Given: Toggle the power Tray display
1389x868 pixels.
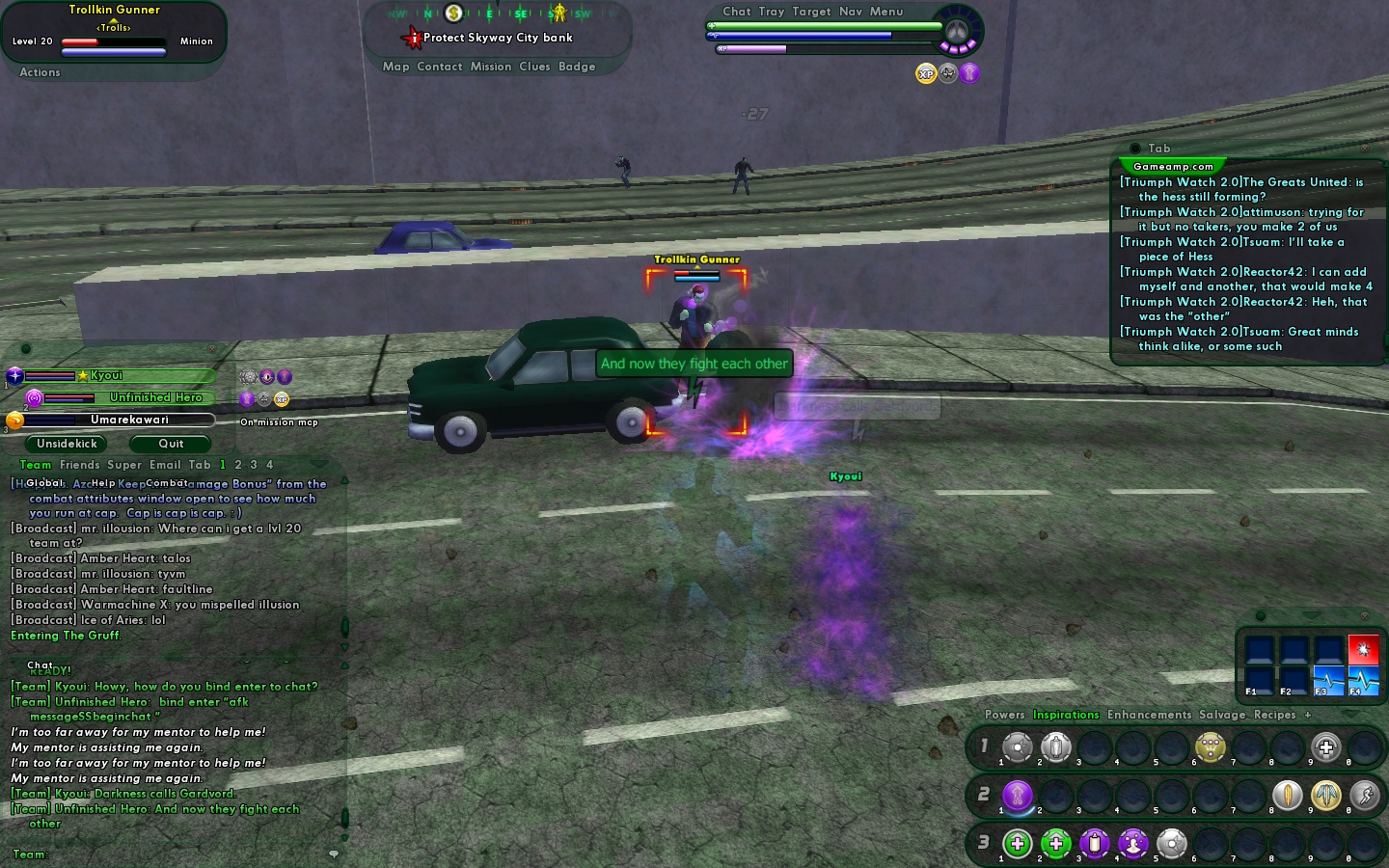Looking at the screenshot, I should (x=772, y=12).
